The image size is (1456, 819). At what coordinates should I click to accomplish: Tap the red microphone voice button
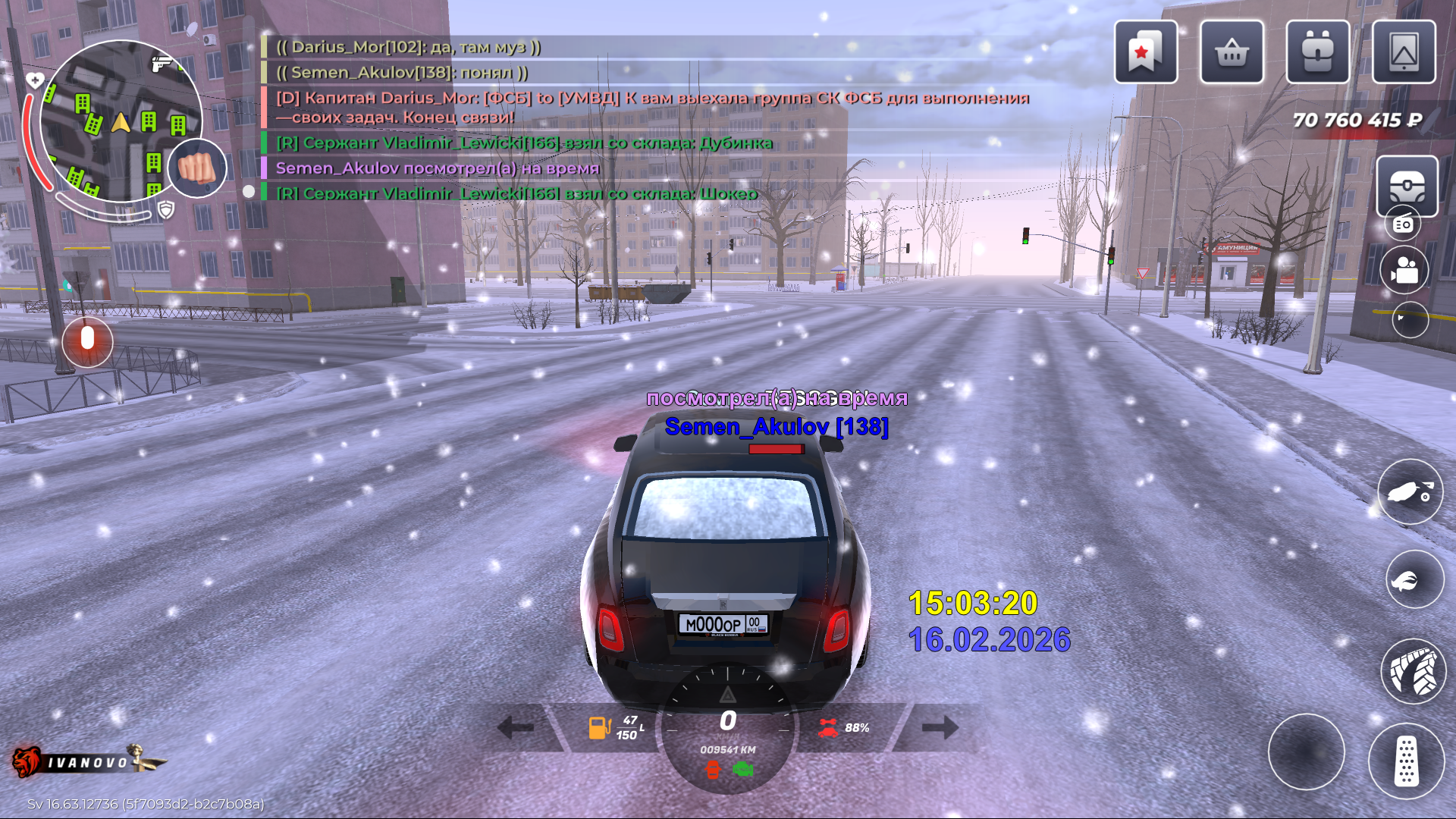87,340
